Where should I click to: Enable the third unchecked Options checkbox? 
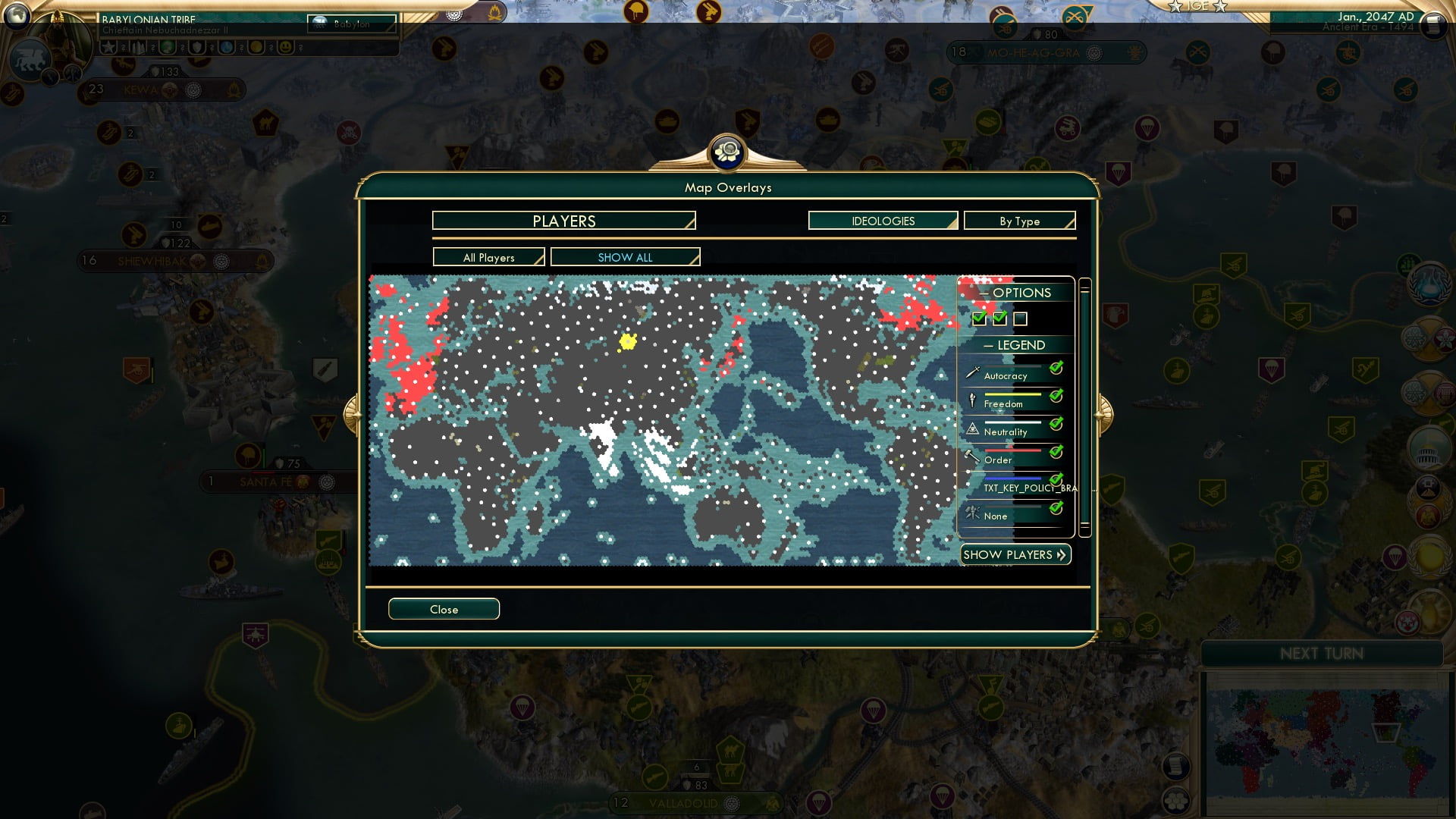point(1021,319)
